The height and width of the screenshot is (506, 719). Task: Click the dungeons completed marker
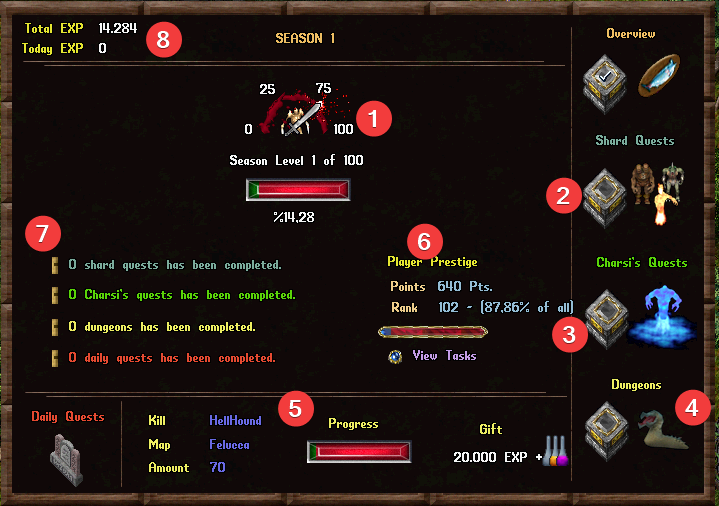pyautogui.click(x=56, y=326)
